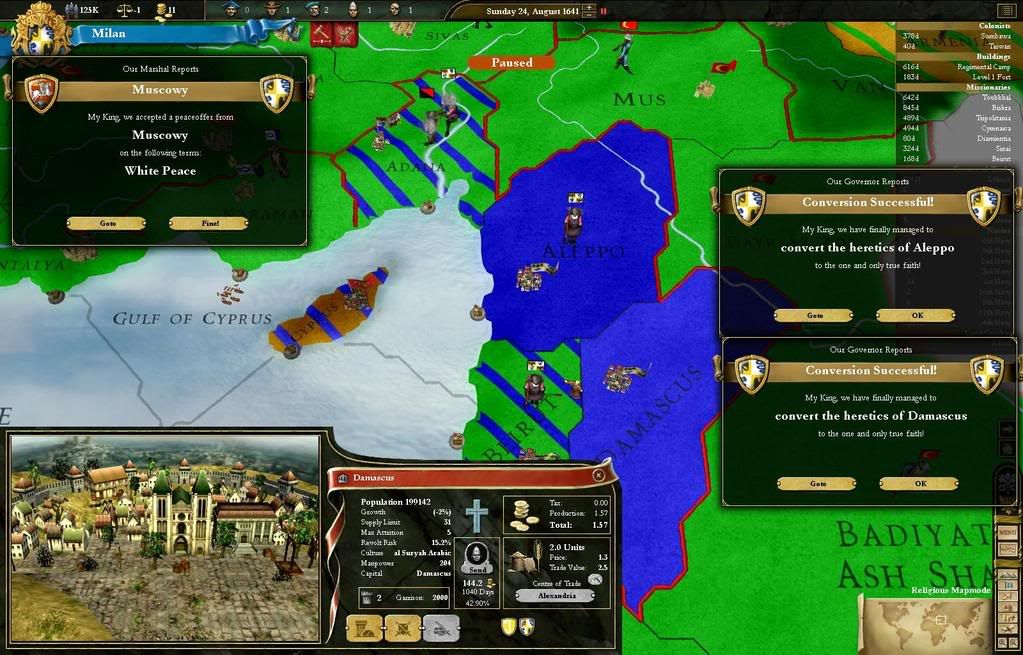Screen dimensions: 1023x655
Task: Select the crossed swords recruit button
Action: tap(403, 627)
